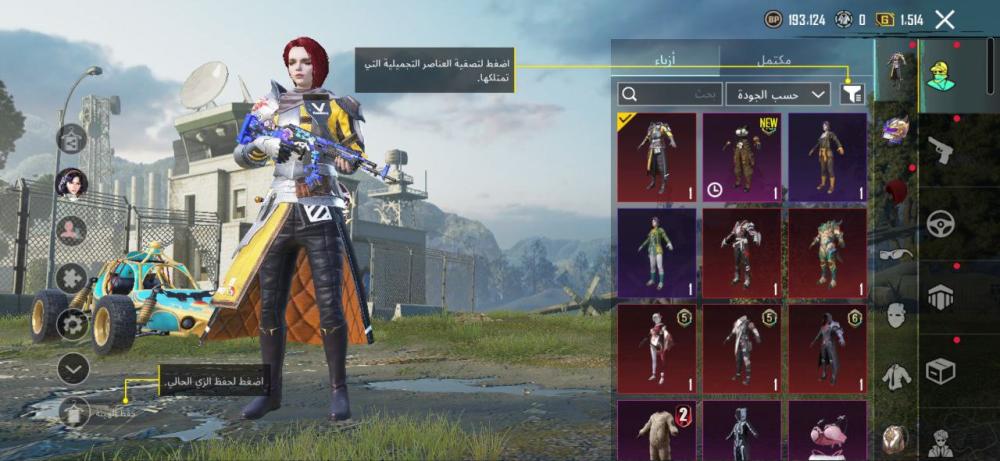Show the shirt clothing subcategory

point(896,377)
